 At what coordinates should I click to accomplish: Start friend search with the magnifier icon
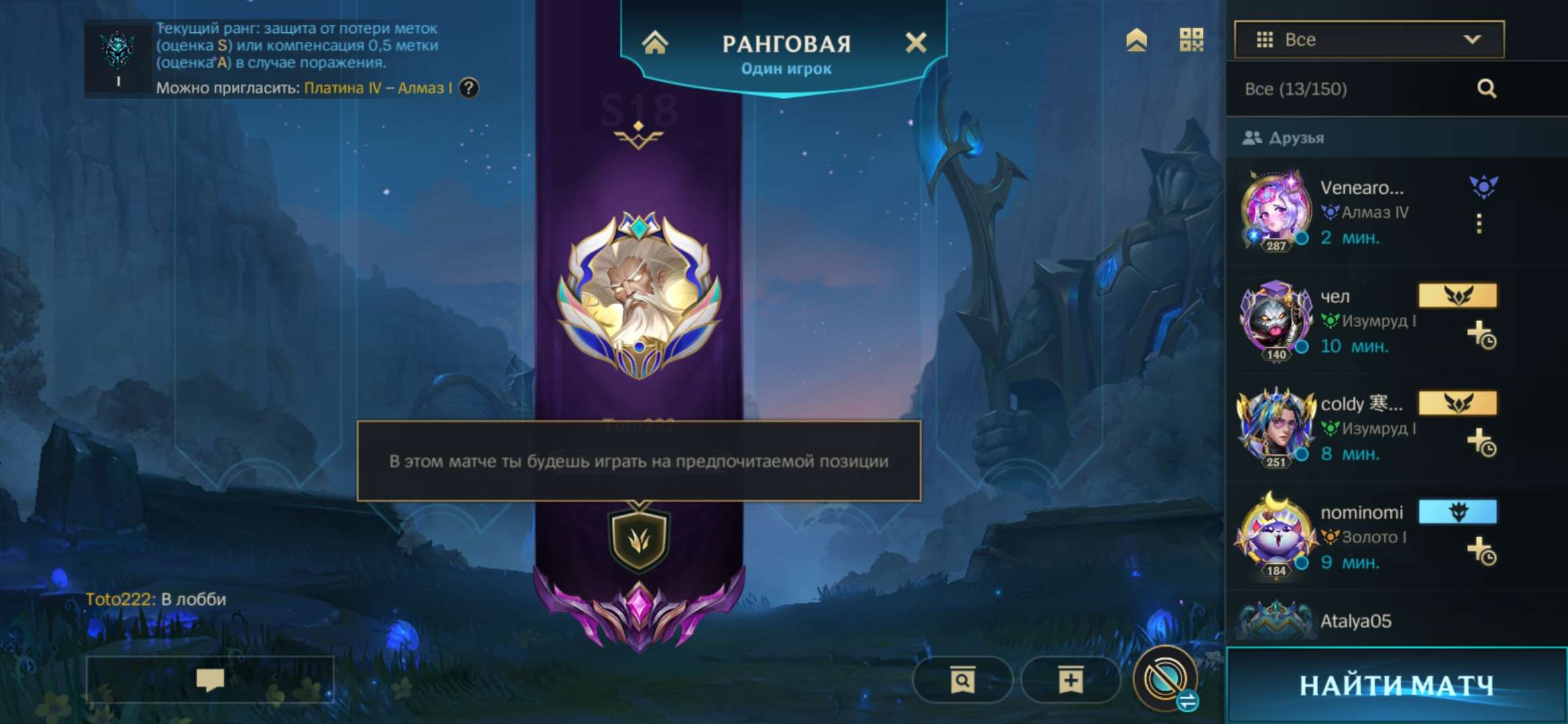(1488, 88)
